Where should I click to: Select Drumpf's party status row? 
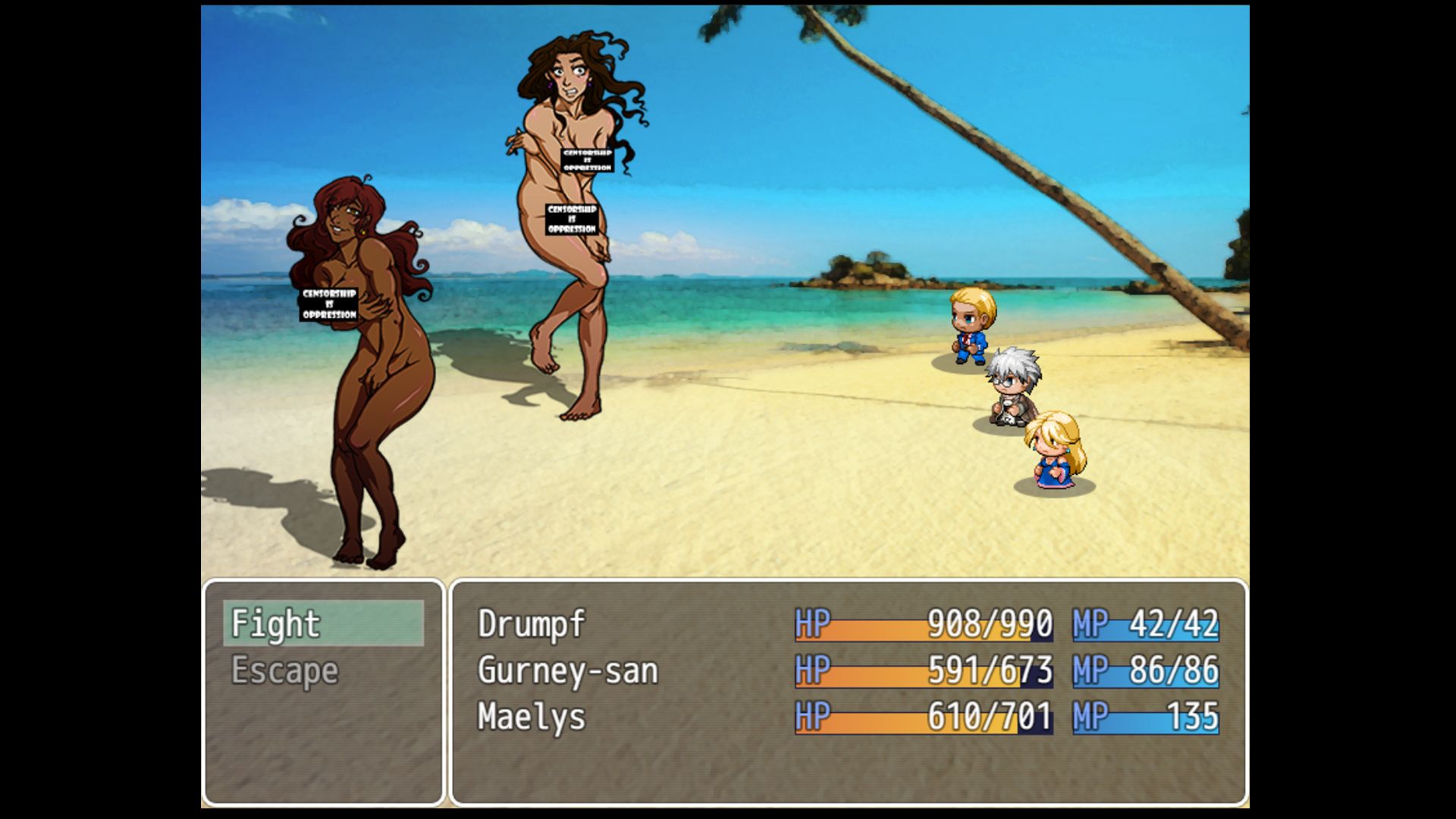pos(847,624)
